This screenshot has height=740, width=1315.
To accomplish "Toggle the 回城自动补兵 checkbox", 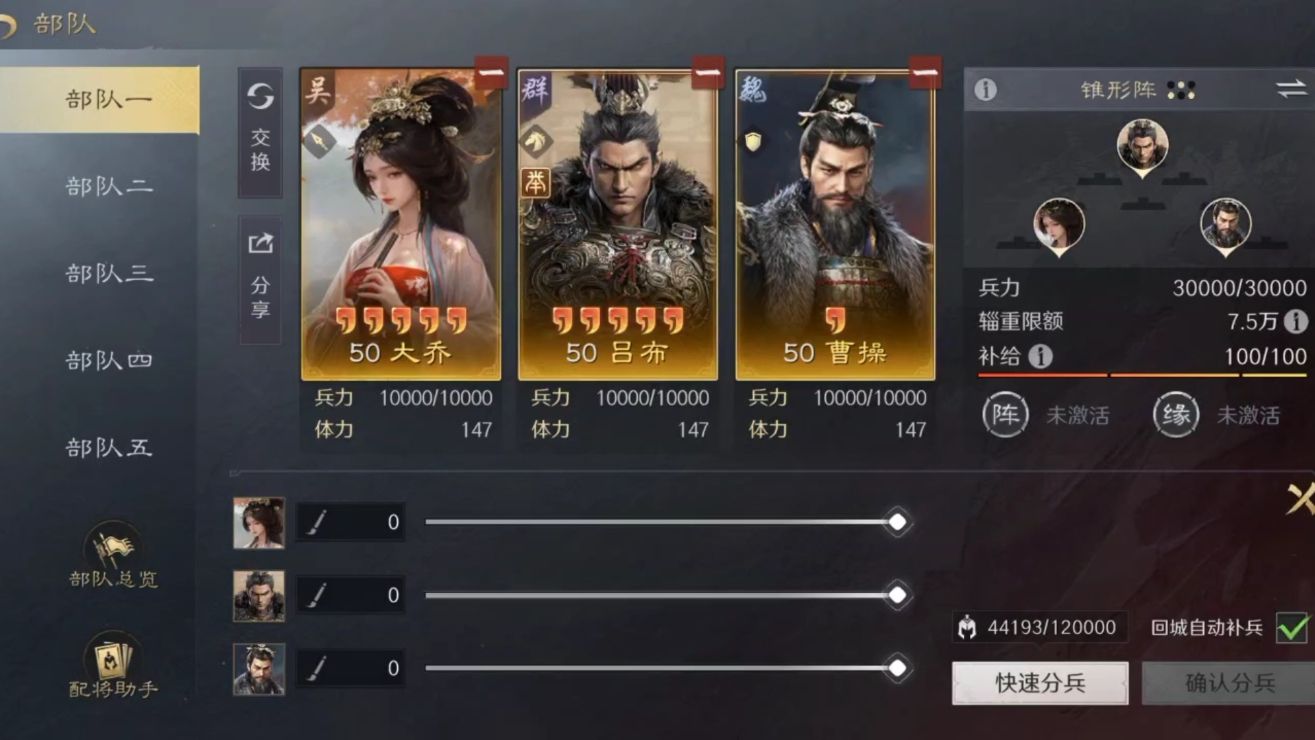I will click(1292, 628).
